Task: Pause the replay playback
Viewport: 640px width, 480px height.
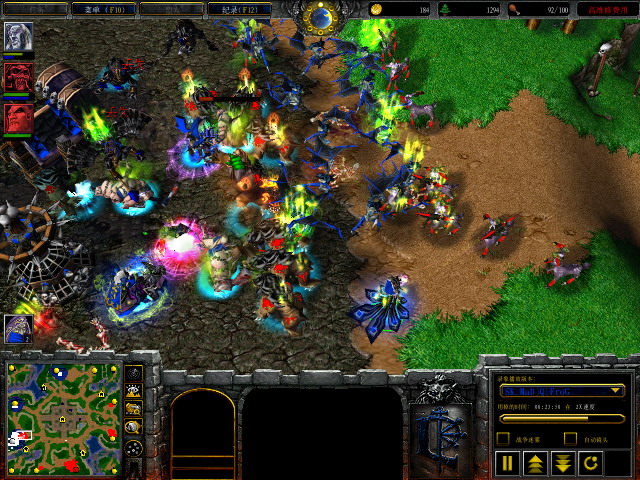Action: click(507, 463)
